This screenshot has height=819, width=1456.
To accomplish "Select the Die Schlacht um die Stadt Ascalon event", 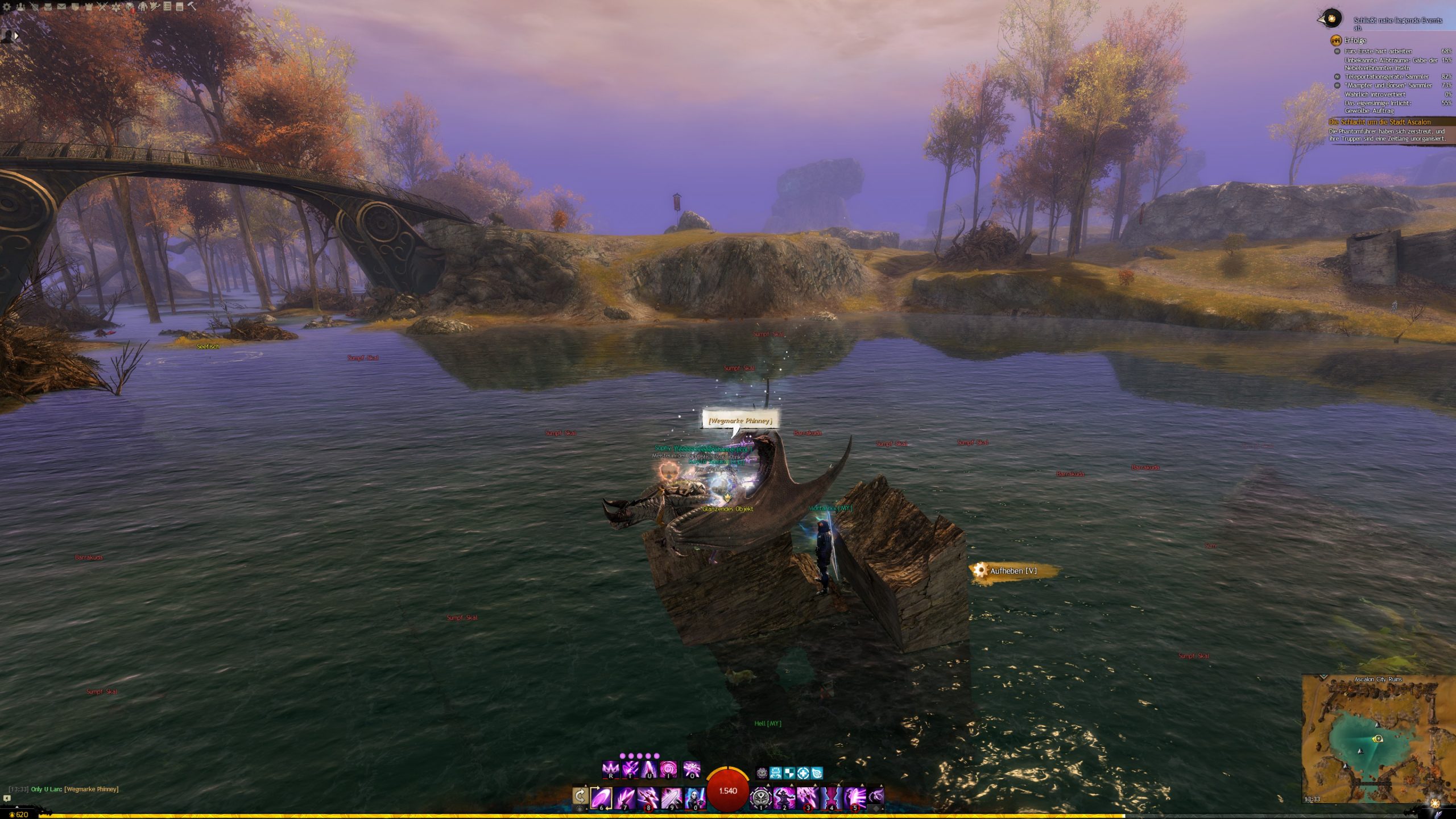I will pos(1379,122).
